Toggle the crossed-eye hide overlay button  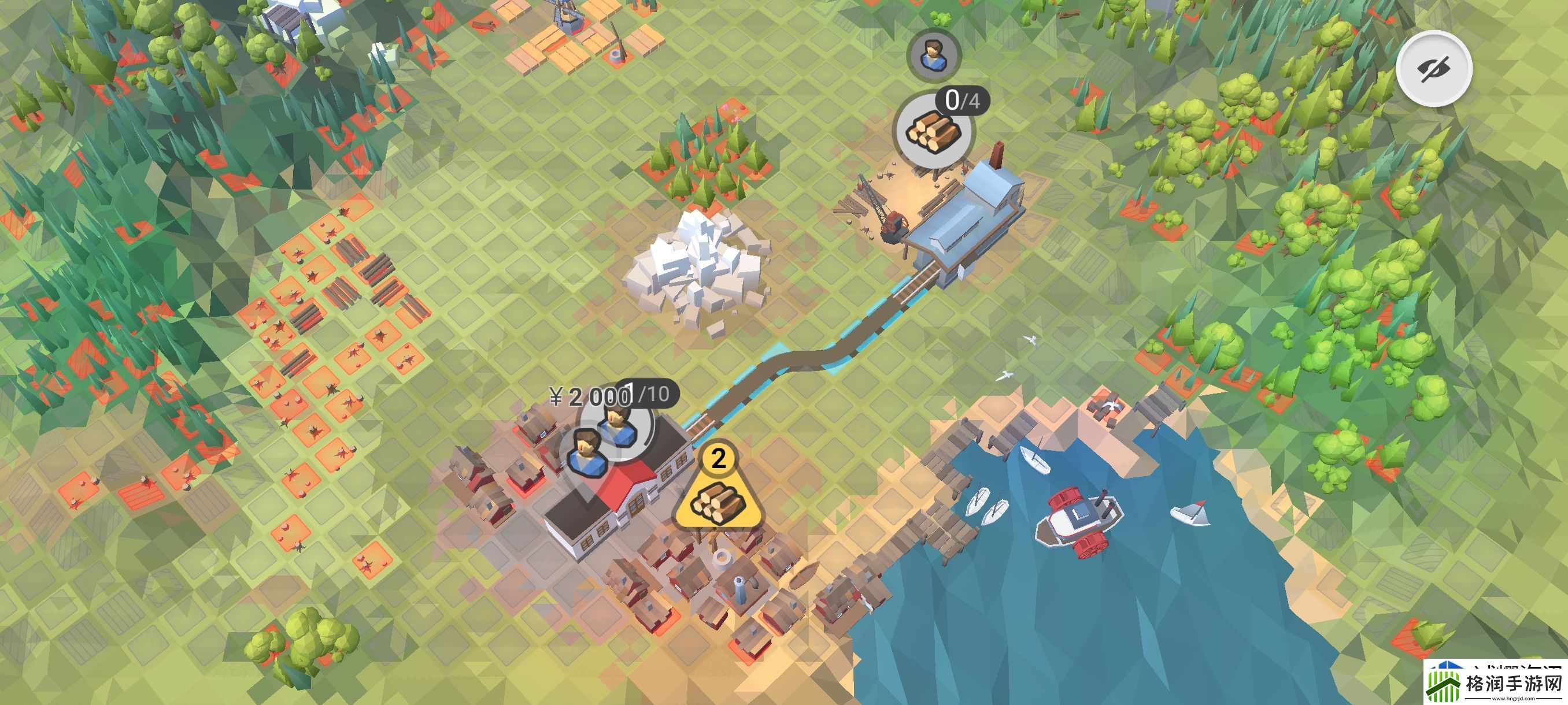1433,68
